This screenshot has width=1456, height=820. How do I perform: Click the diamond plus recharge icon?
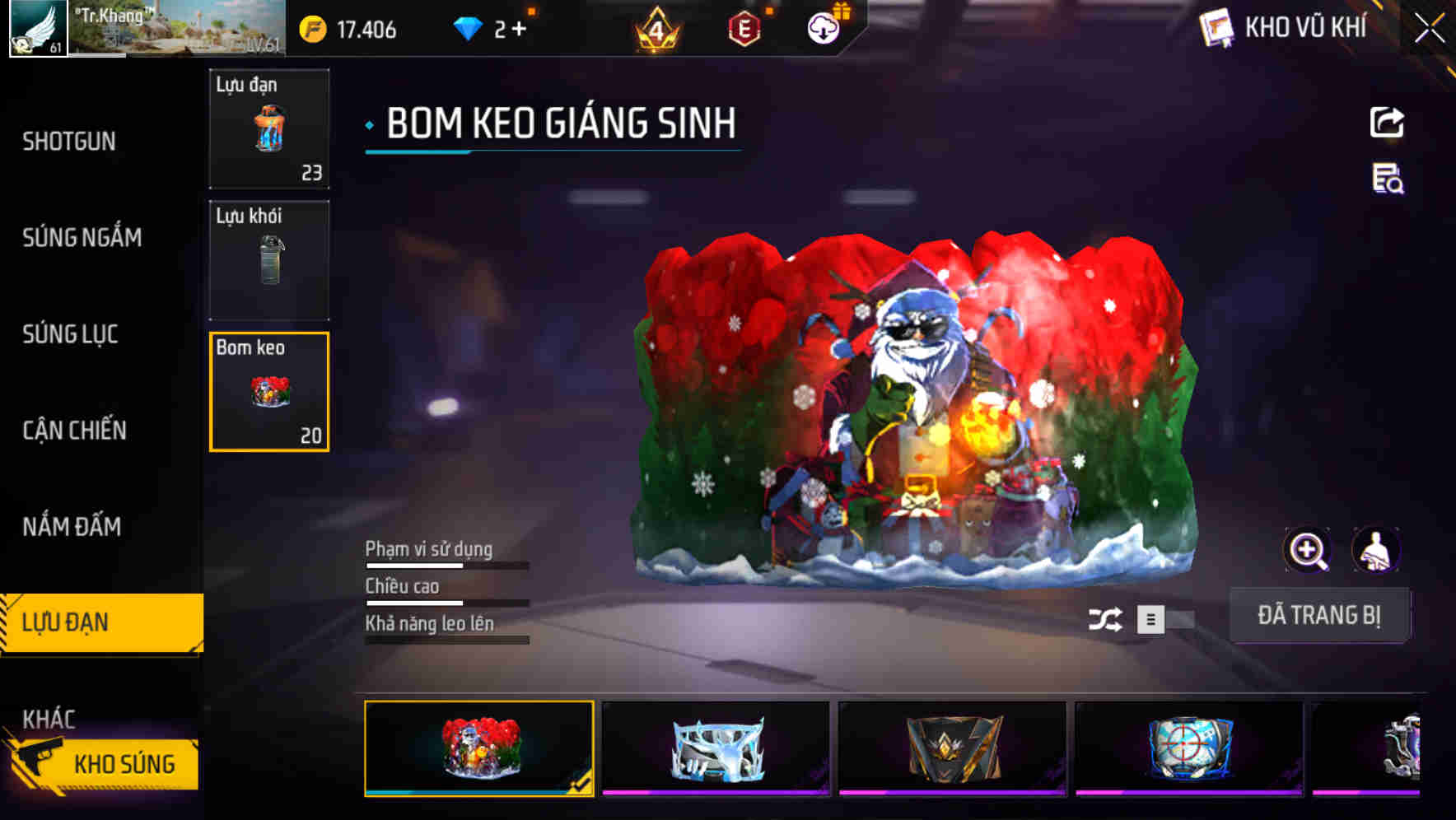[x=519, y=28]
